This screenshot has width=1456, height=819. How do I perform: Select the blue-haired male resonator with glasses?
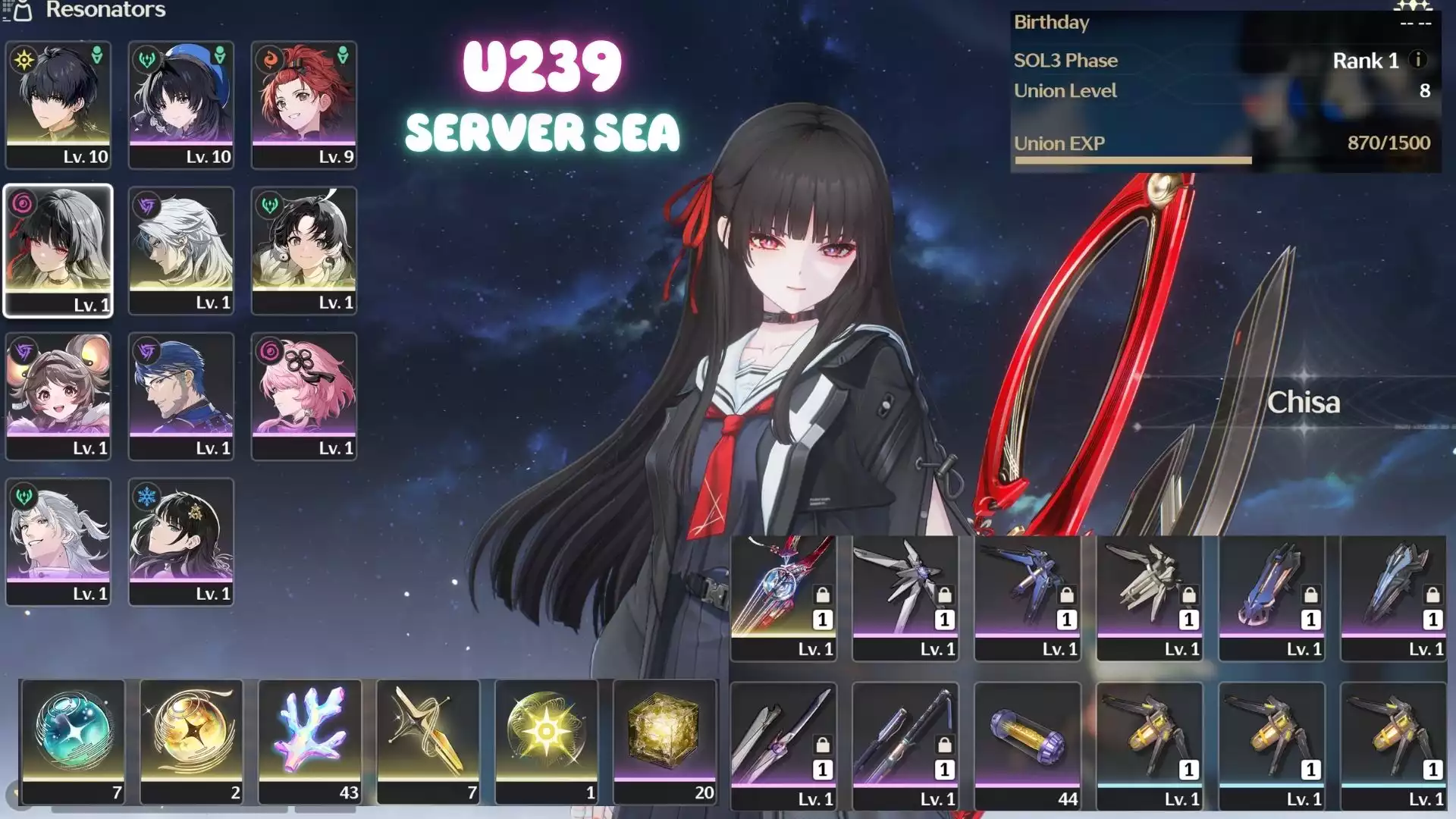(x=181, y=396)
